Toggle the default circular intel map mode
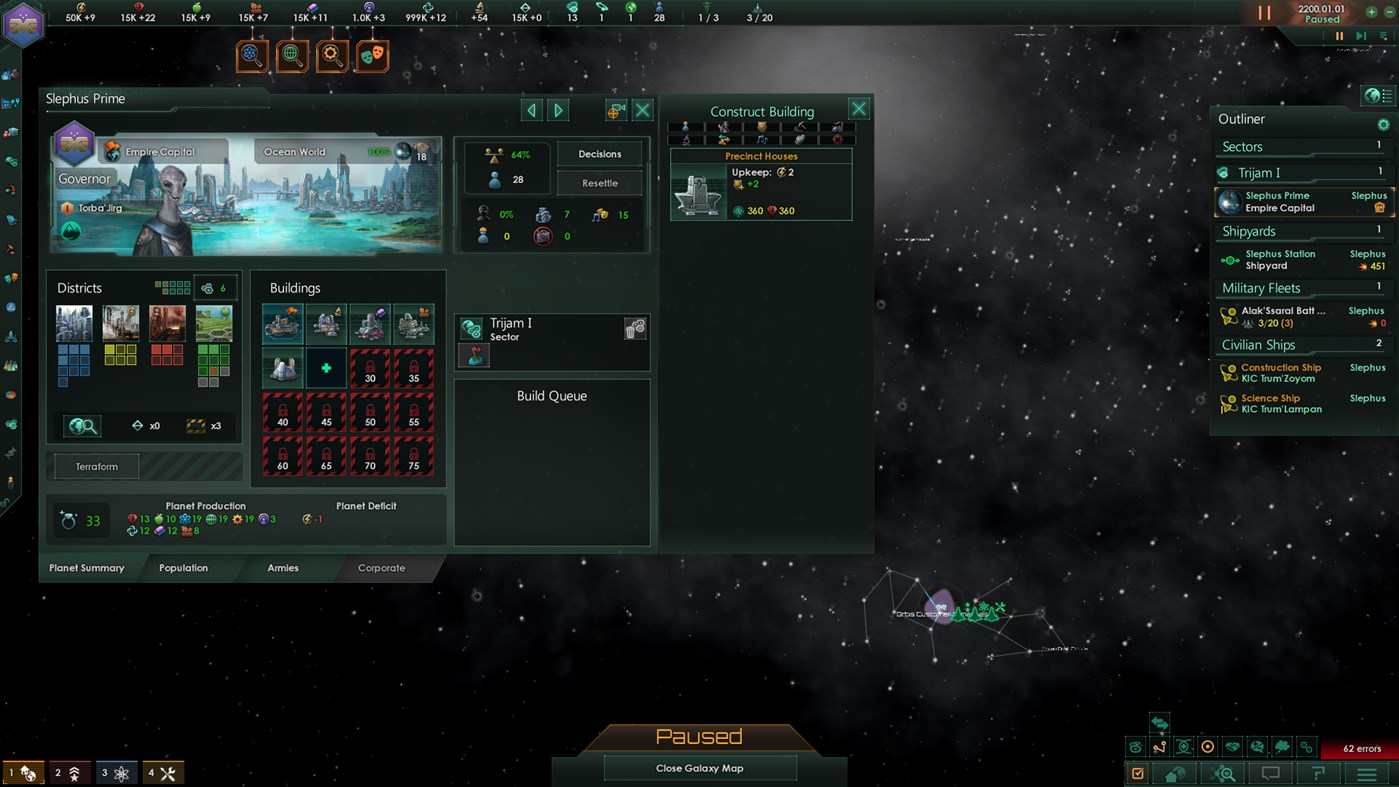Viewport: 1399px width, 787px height. pos(1207,746)
